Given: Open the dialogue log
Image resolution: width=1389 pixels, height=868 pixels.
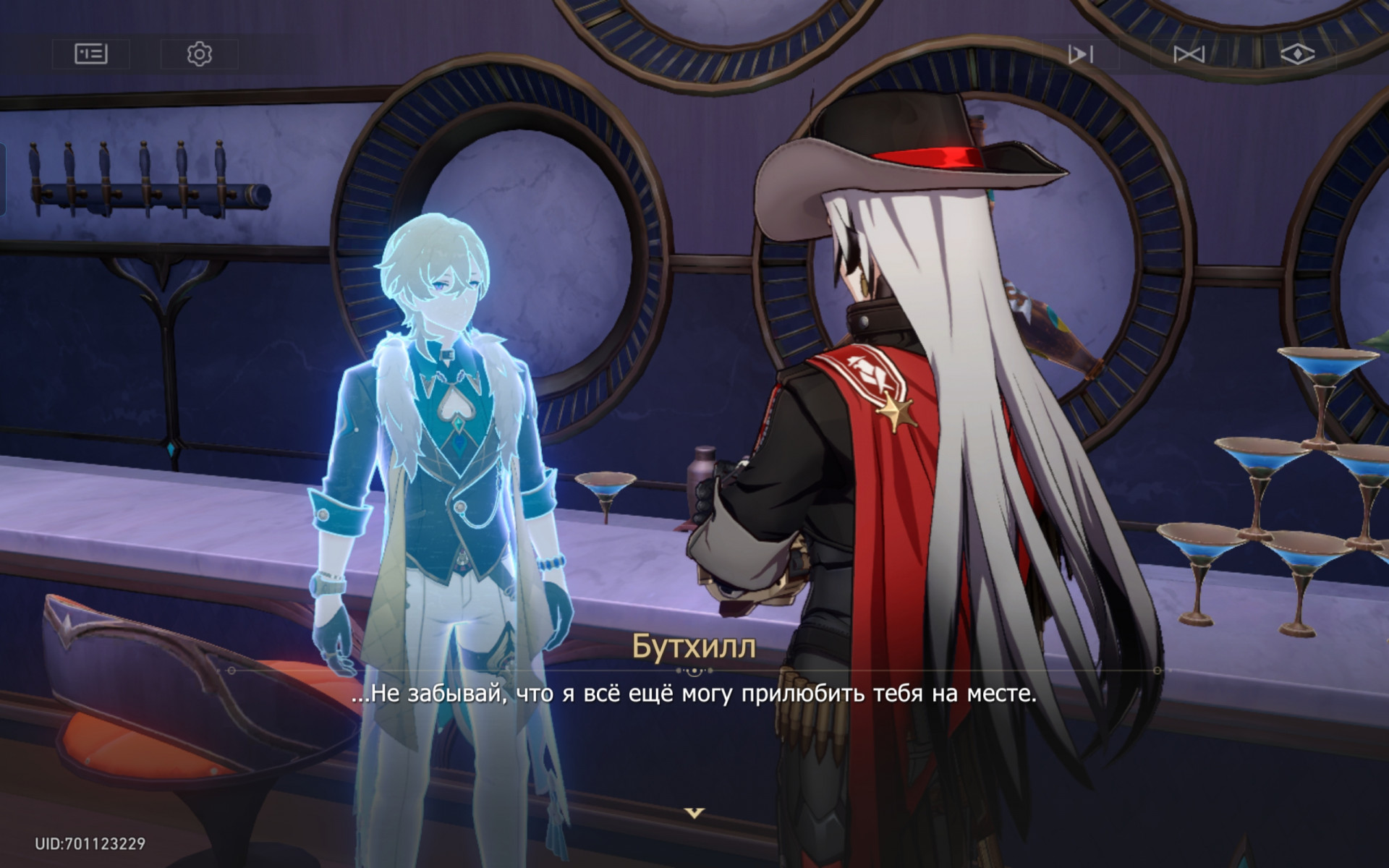Looking at the screenshot, I should click(x=91, y=54).
